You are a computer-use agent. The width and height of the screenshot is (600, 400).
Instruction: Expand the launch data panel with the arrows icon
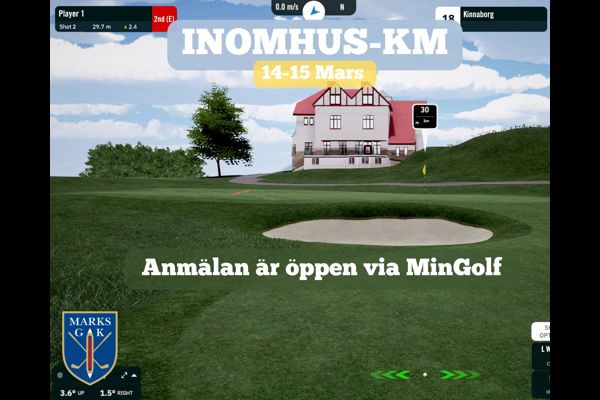coord(124,376)
